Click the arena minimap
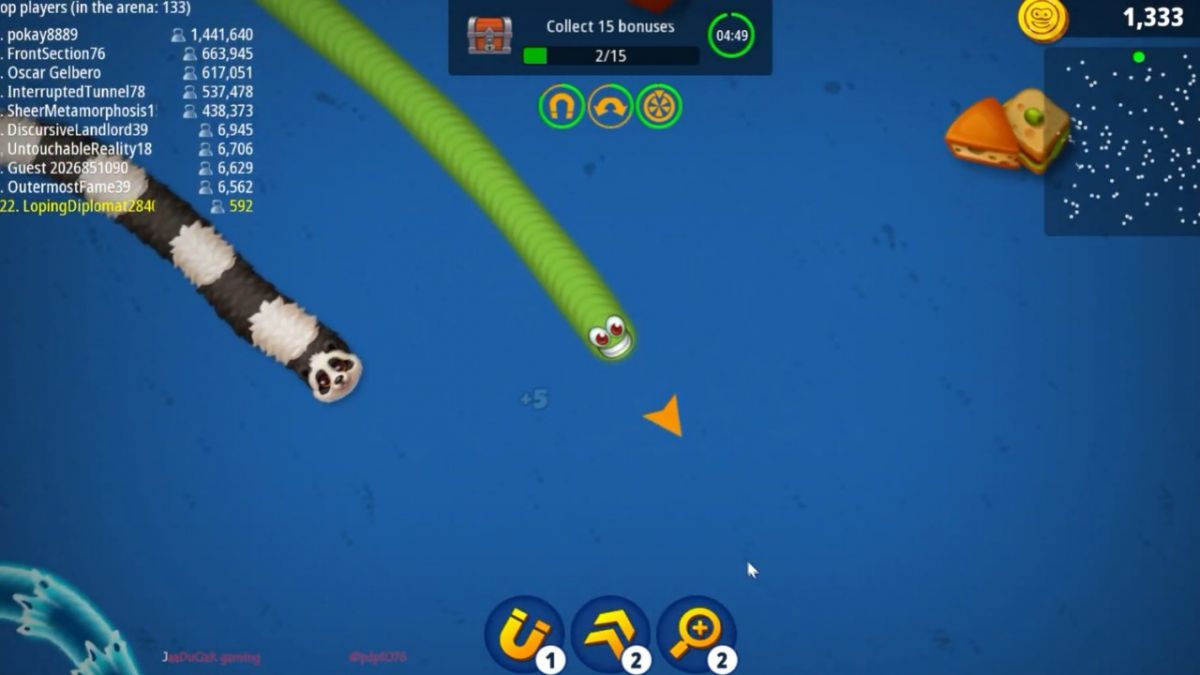This screenshot has height=675, width=1200. pos(1122,140)
